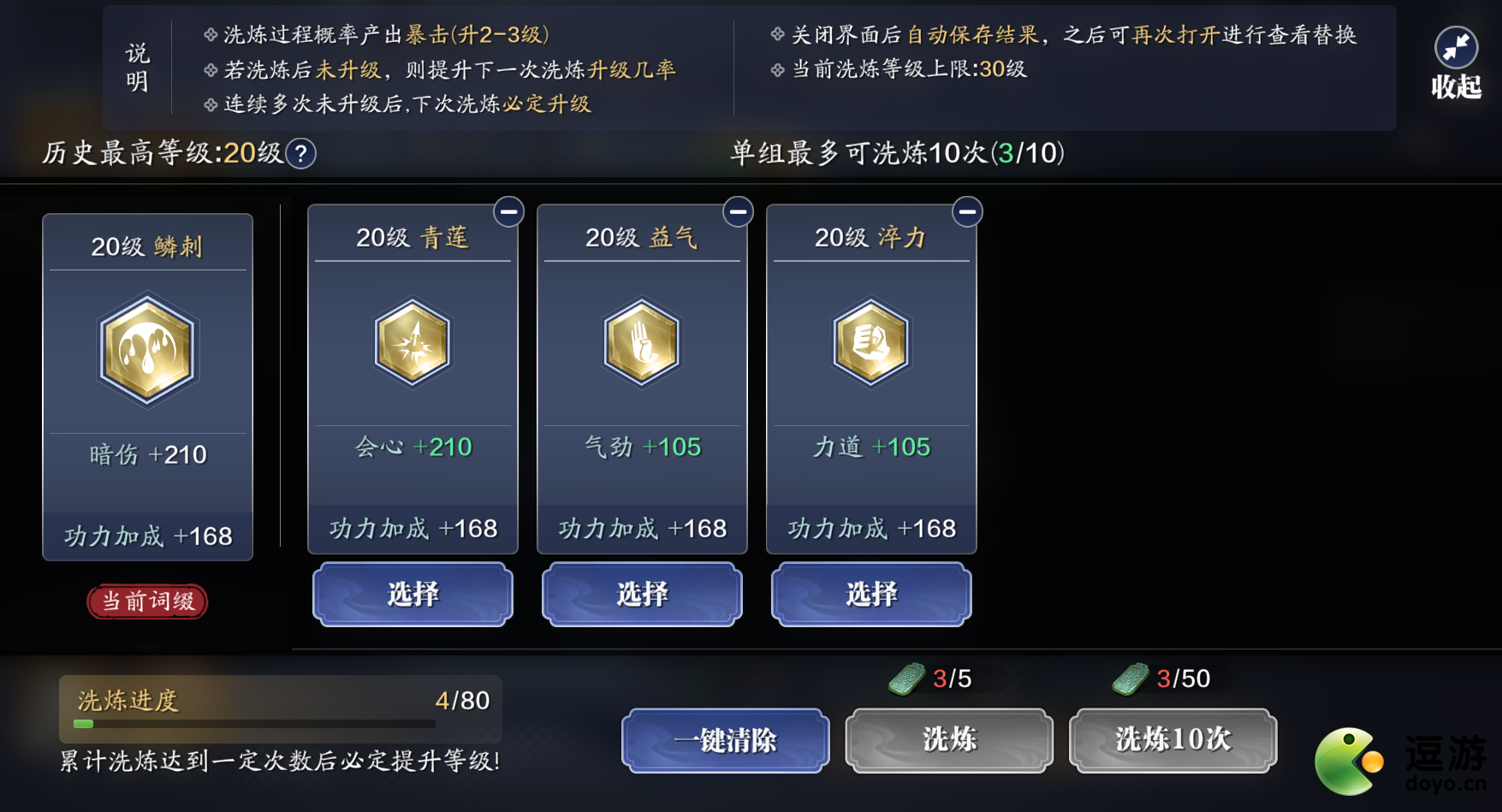This screenshot has height=812, width=1502.
Task: Choose 选择 under the 益气 card
Action: [642, 594]
